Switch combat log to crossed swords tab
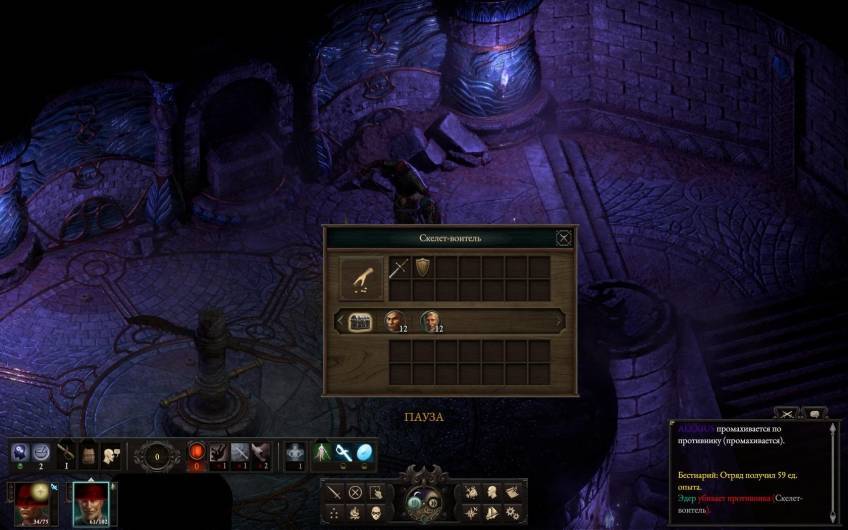Image resolution: width=848 pixels, height=530 pixels. coord(788,413)
